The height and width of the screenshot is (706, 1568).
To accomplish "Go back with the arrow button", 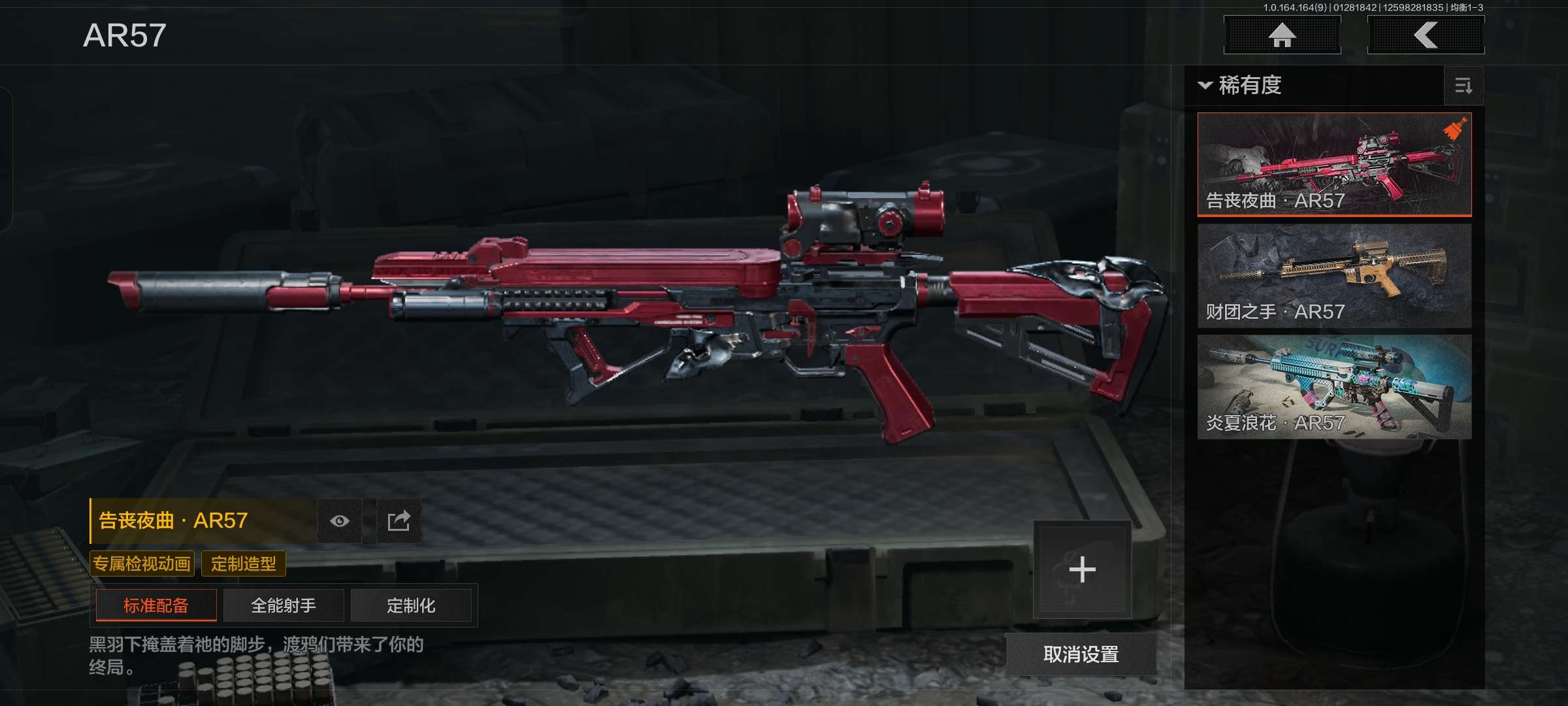I will (x=1426, y=35).
